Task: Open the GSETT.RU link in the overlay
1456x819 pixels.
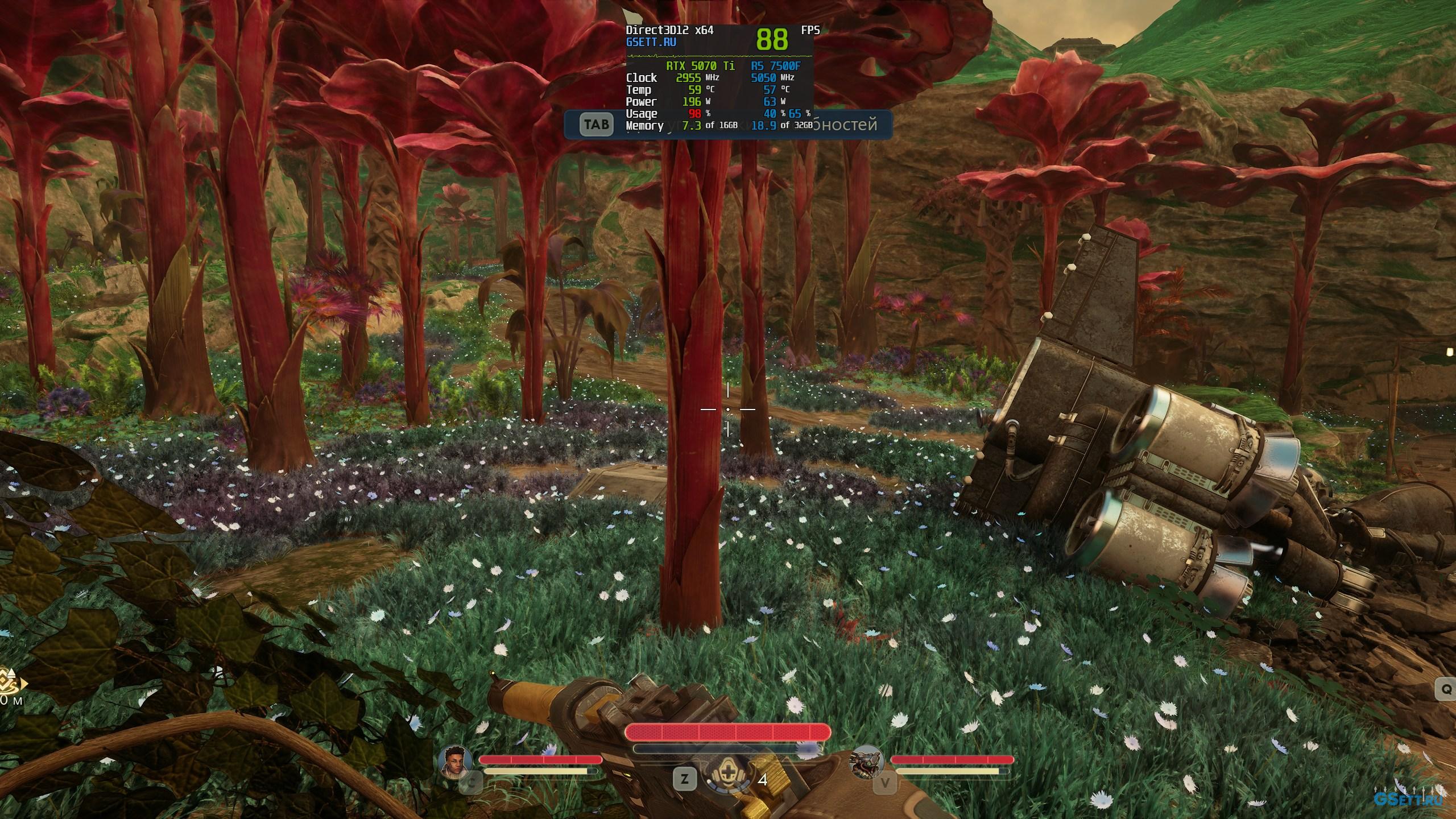Action: pyautogui.click(x=651, y=42)
